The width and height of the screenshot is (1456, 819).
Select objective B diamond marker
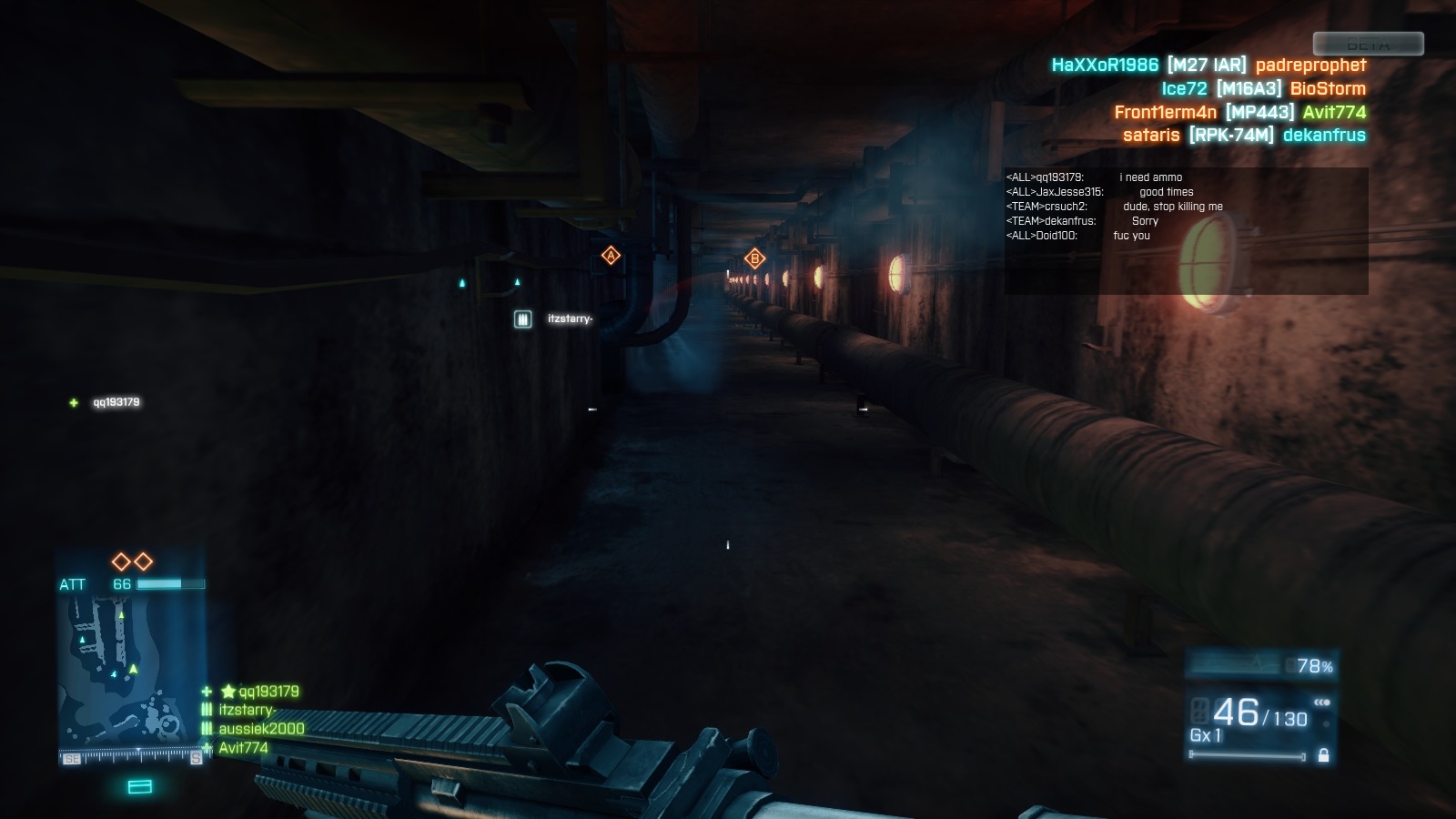(x=754, y=259)
